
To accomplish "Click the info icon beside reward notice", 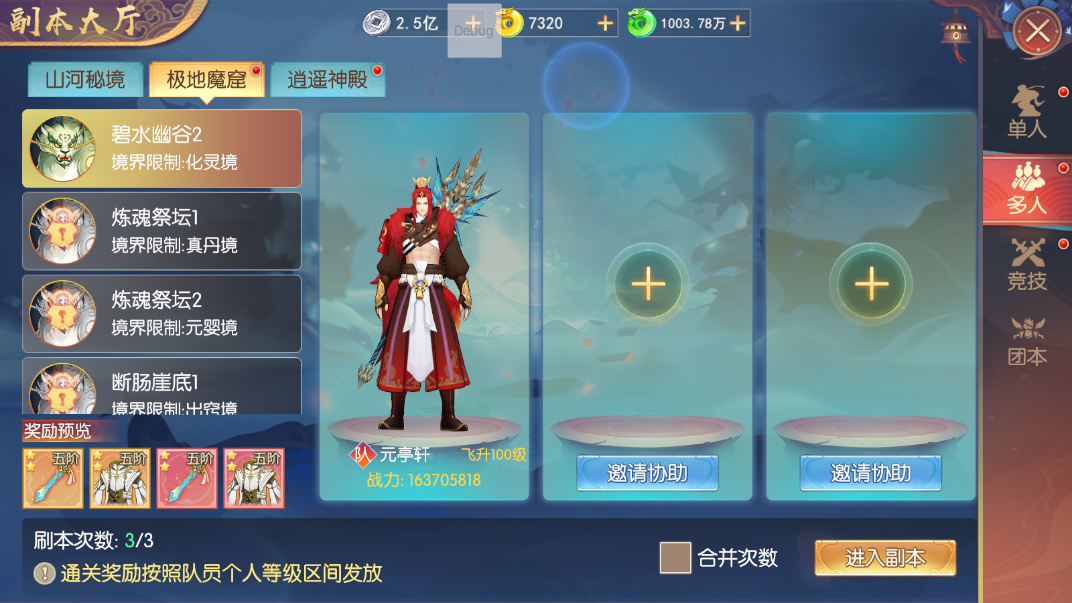I will click(45, 573).
